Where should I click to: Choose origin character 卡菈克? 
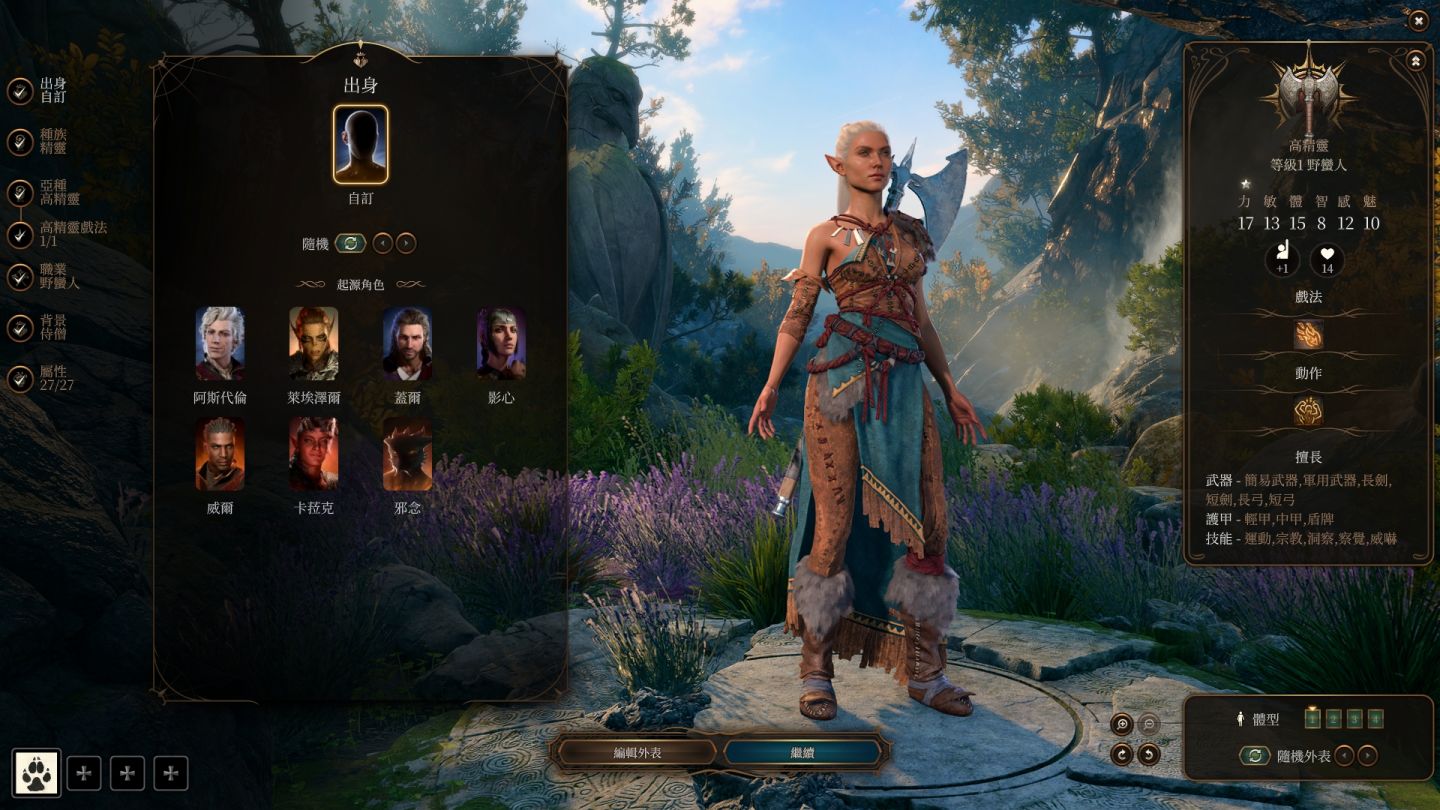click(314, 454)
